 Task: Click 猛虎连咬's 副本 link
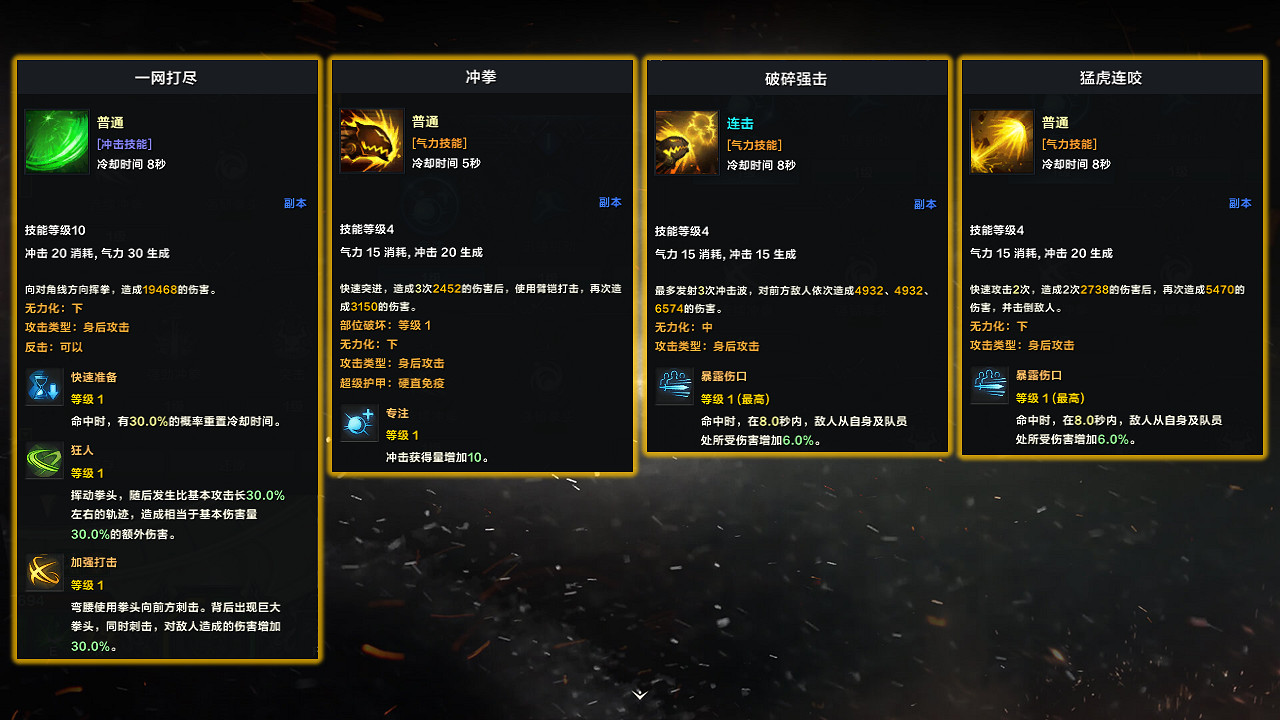click(x=1240, y=202)
